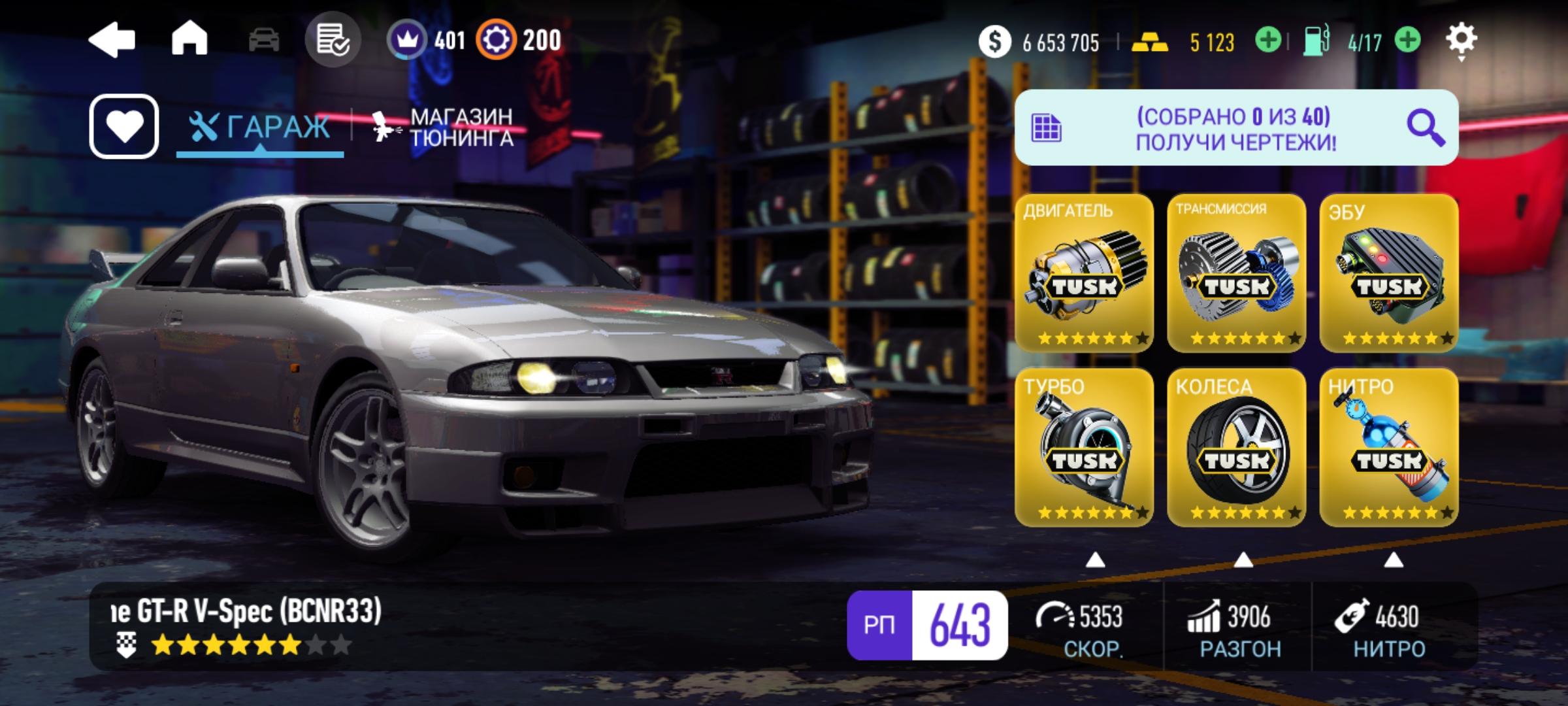Toggle the favorite heart button
The image size is (1568, 706).
tap(124, 126)
